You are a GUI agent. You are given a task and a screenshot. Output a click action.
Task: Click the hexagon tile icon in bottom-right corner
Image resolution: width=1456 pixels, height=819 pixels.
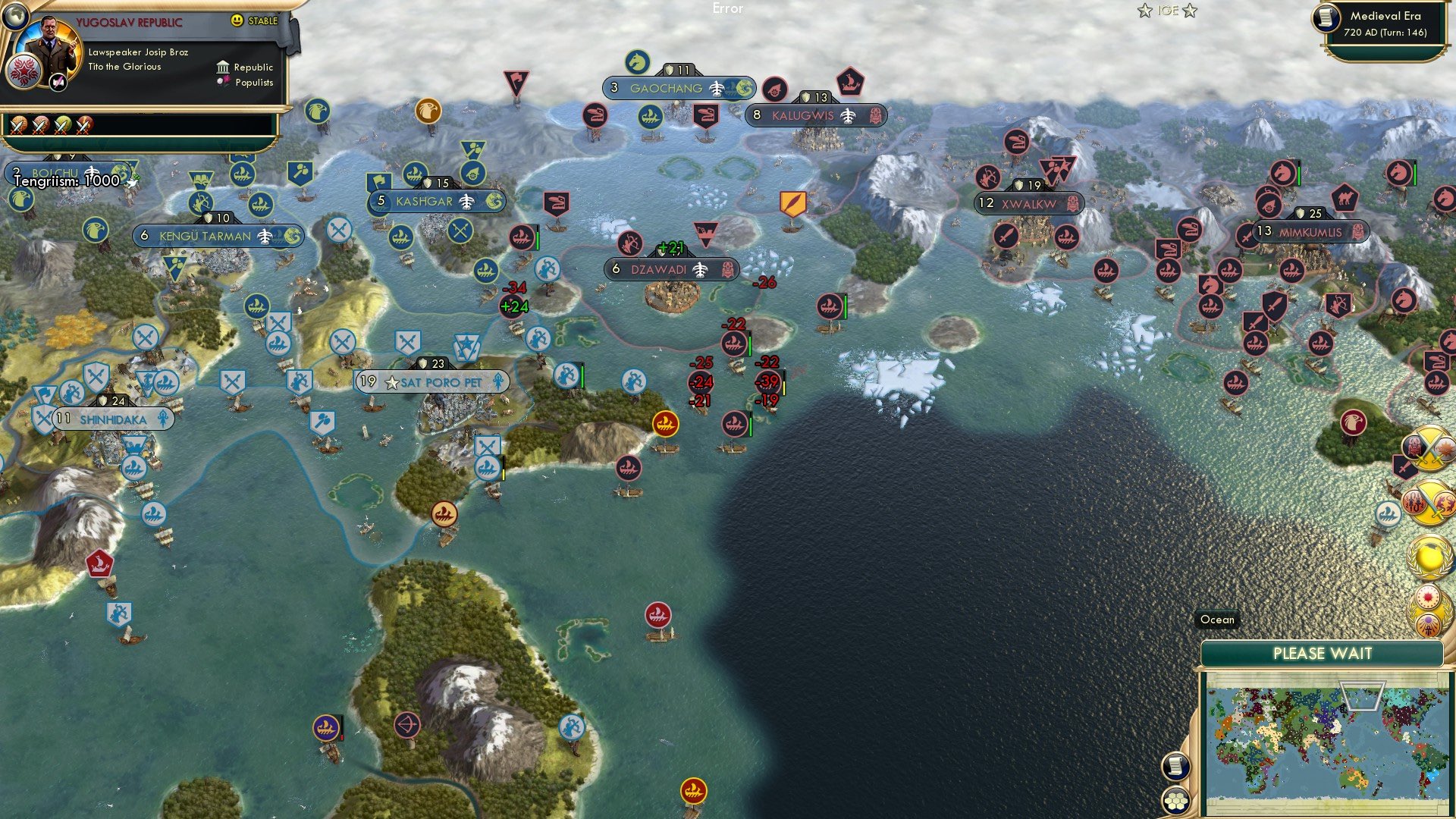(1175, 802)
